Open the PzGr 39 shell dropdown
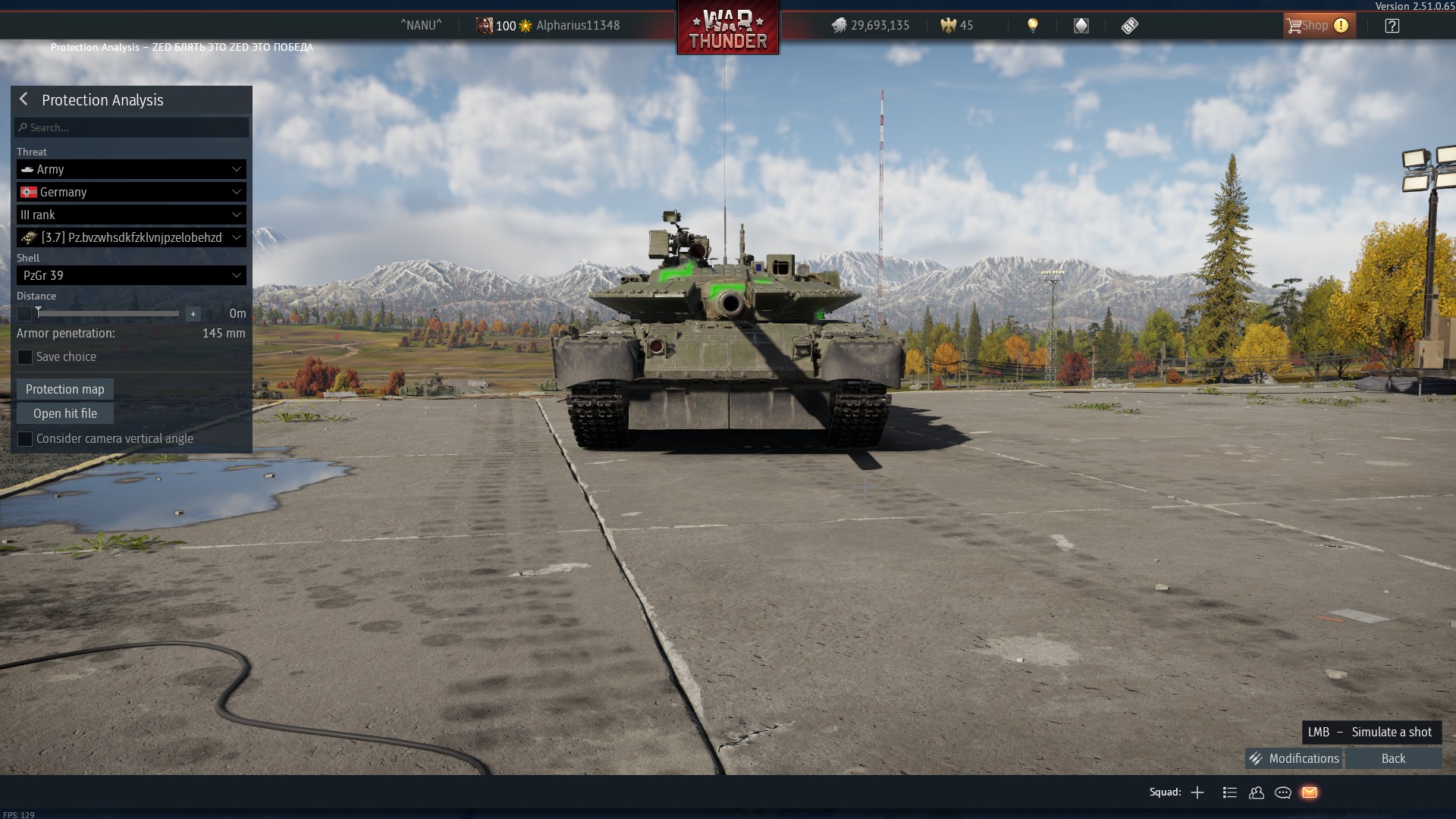 [131, 275]
